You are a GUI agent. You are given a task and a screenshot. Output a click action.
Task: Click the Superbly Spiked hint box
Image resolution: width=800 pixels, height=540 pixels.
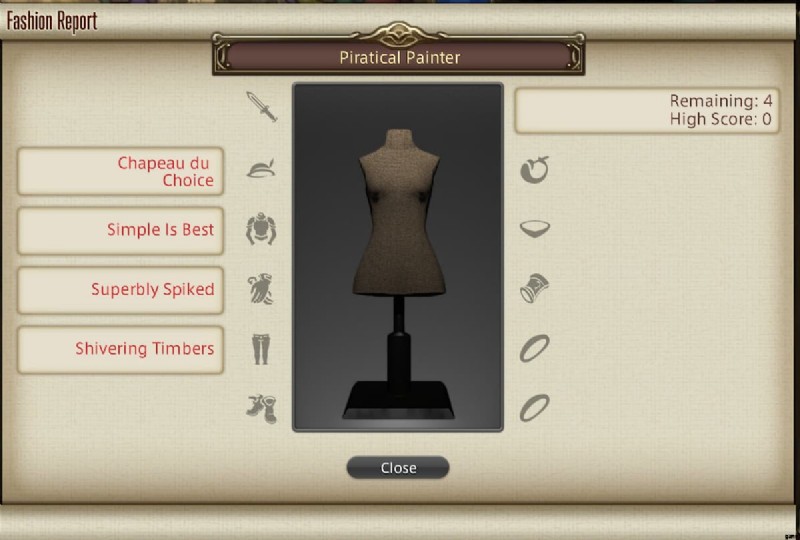pos(120,290)
